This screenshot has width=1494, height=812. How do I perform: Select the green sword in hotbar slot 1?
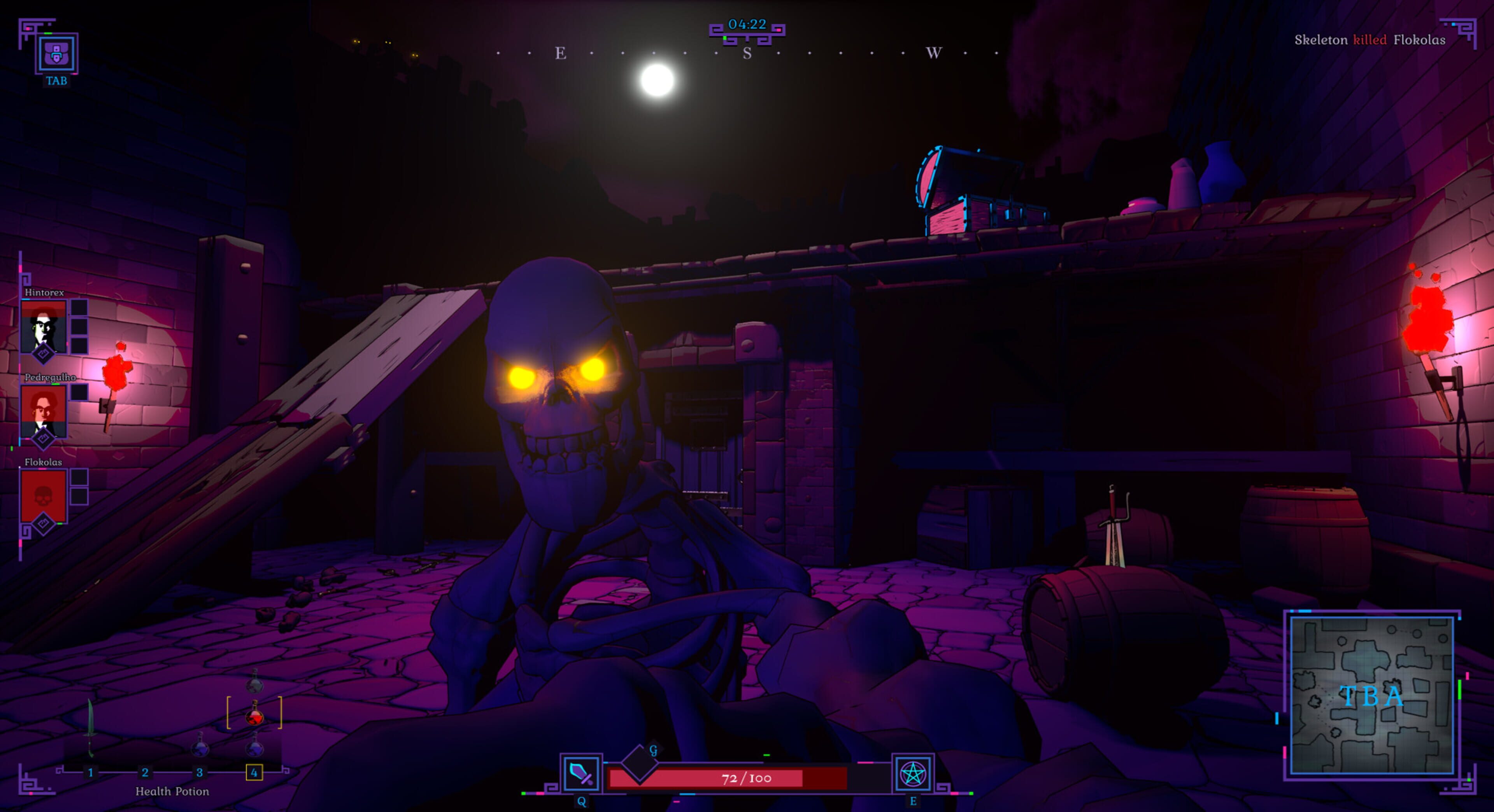90,727
